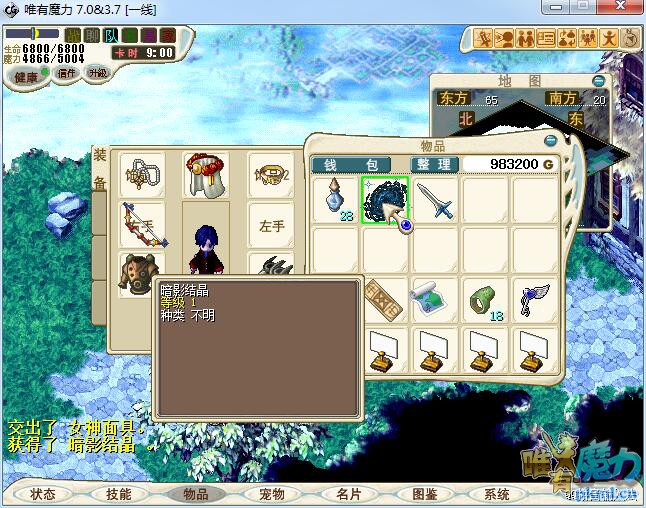Screen dimensions: 646x508
Task: Open the 系统 system menu
Action: (x=498, y=494)
